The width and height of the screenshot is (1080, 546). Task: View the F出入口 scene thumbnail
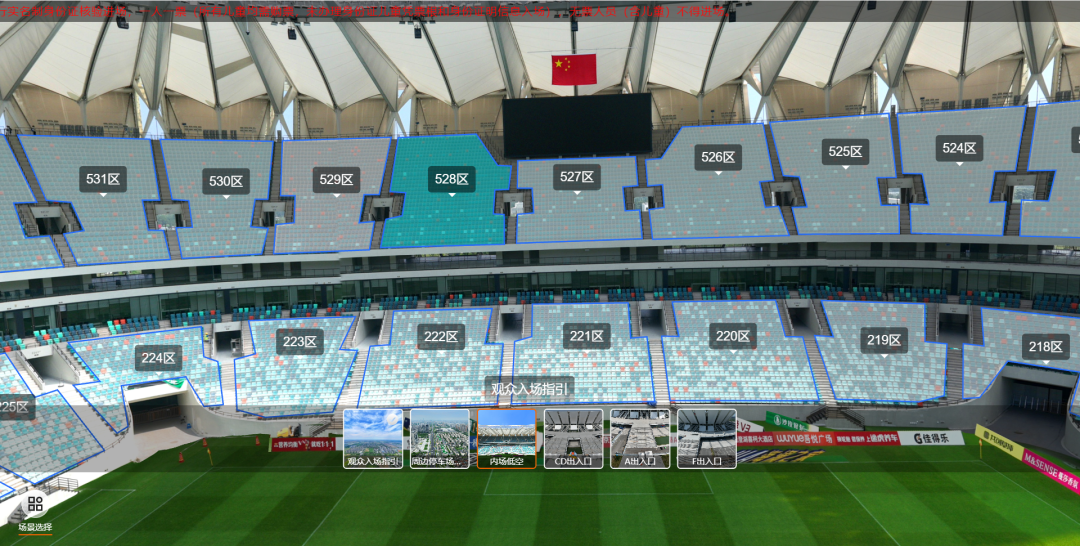(707, 438)
